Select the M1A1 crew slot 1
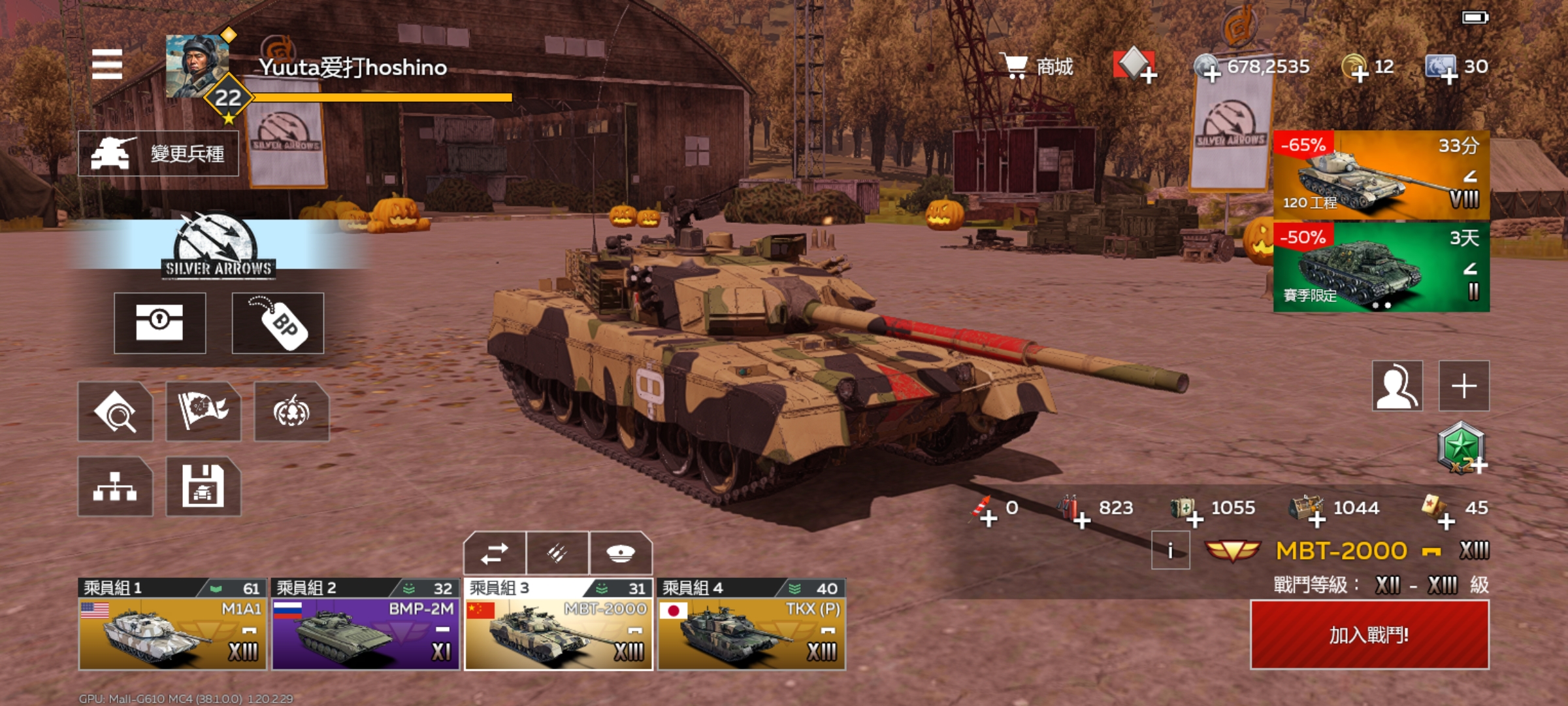Viewport: 1568px width, 706px height. 172,626
